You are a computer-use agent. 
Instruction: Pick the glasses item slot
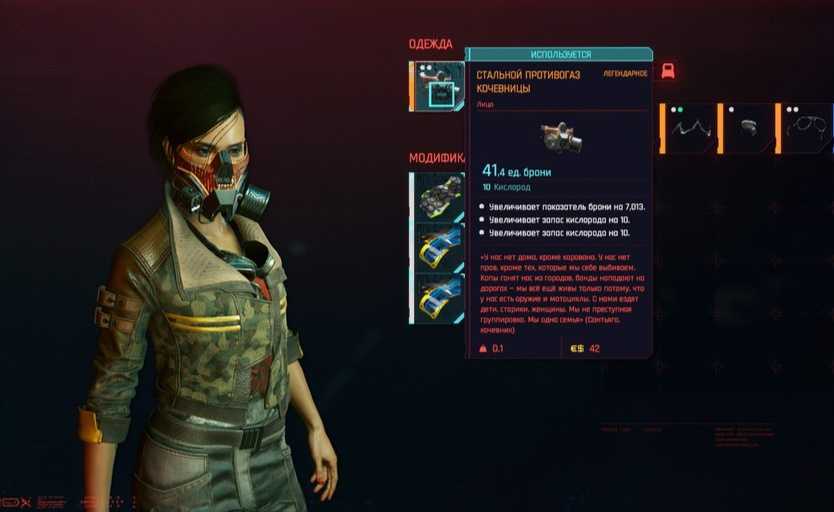click(806, 128)
